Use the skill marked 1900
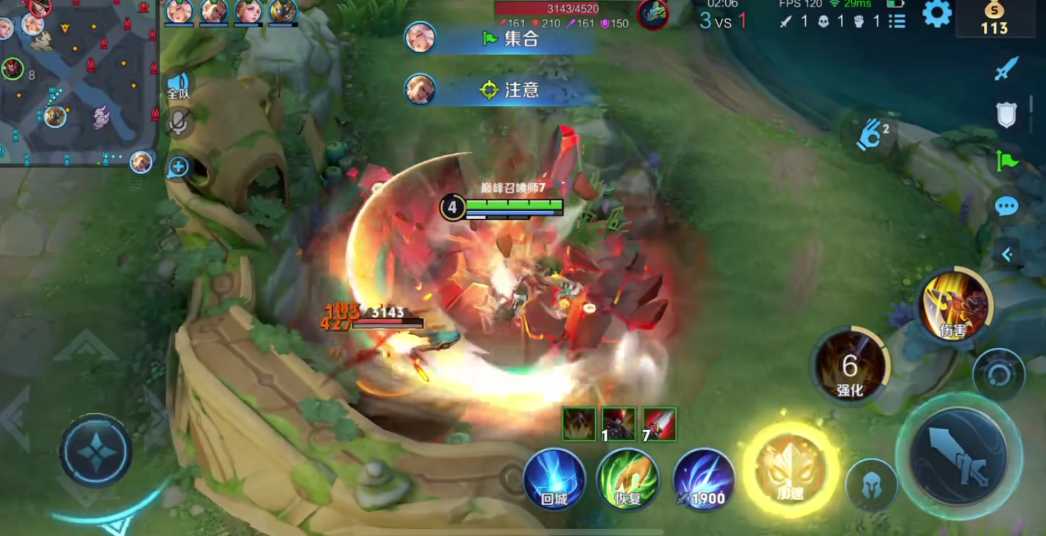The width and height of the screenshot is (1046, 536). coord(704,480)
